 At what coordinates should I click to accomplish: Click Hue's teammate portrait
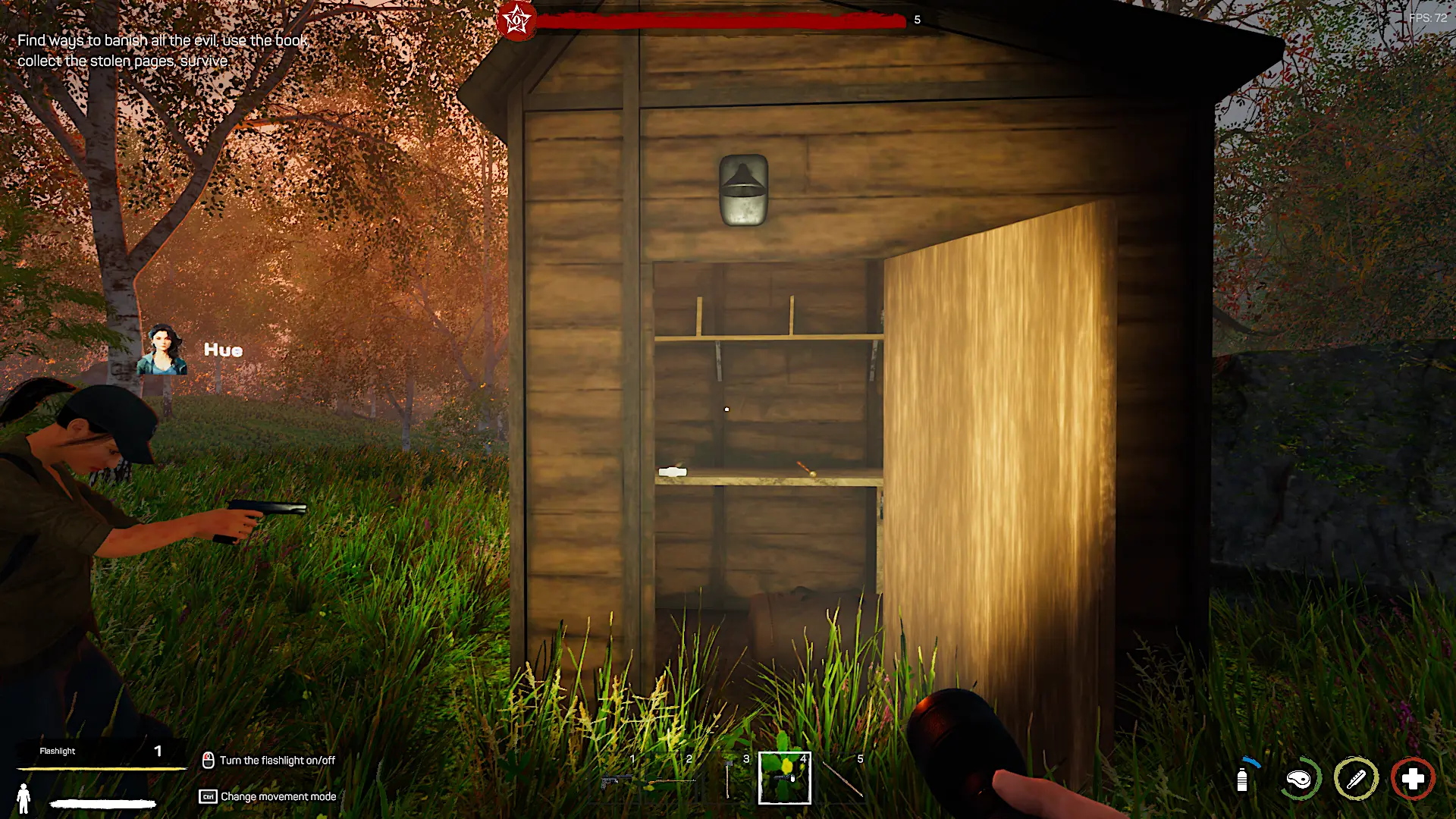coord(162,350)
